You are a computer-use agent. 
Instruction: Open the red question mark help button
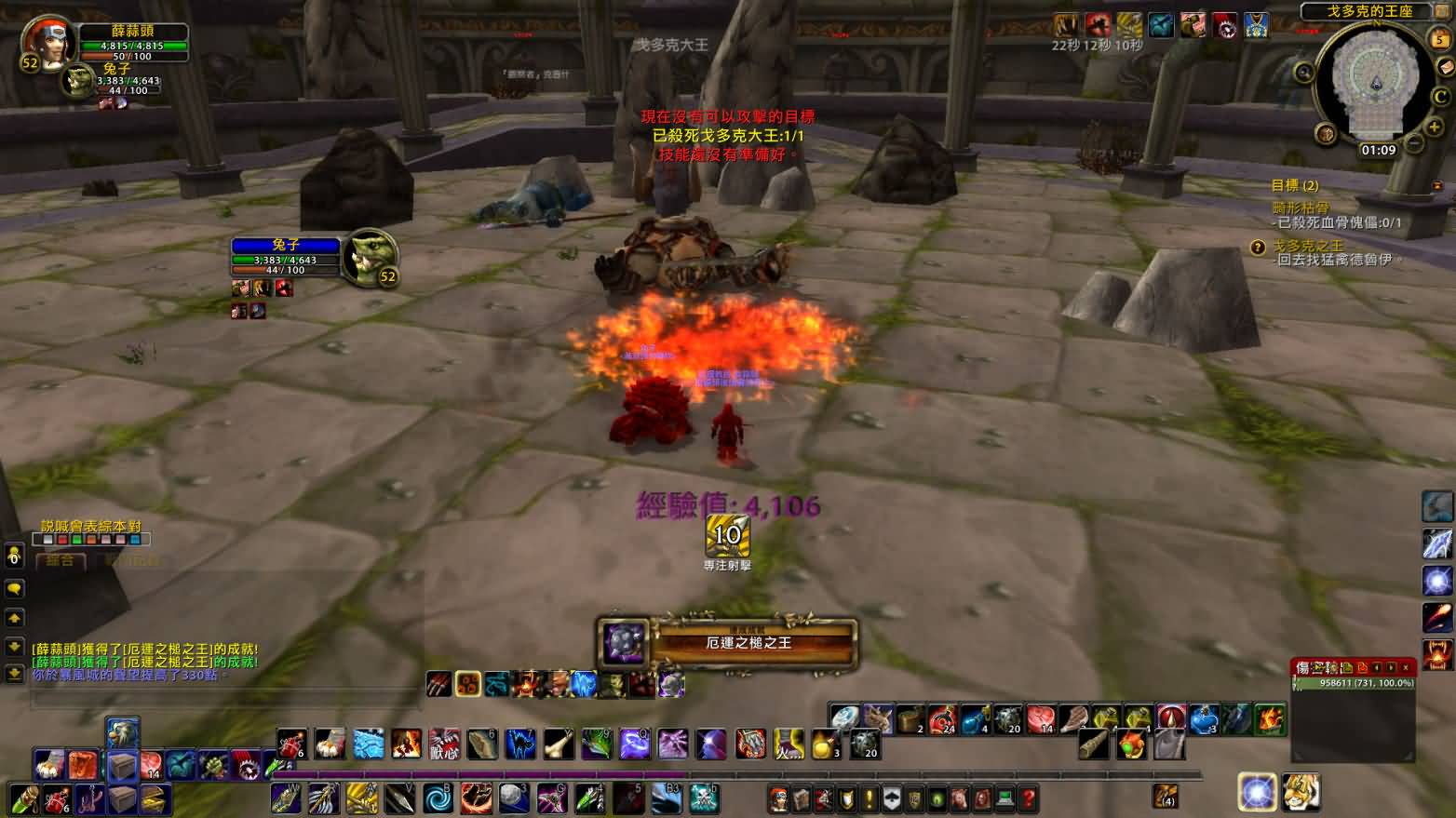1028,798
